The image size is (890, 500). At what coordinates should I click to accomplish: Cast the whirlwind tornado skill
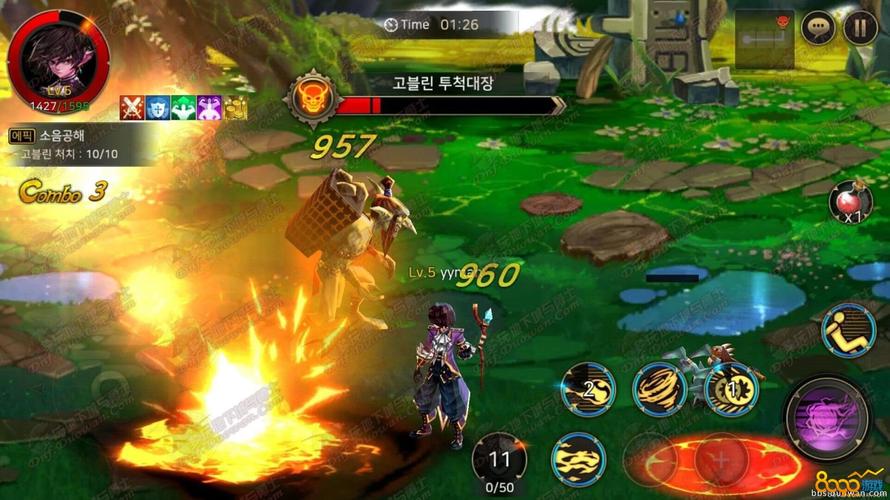659,387
